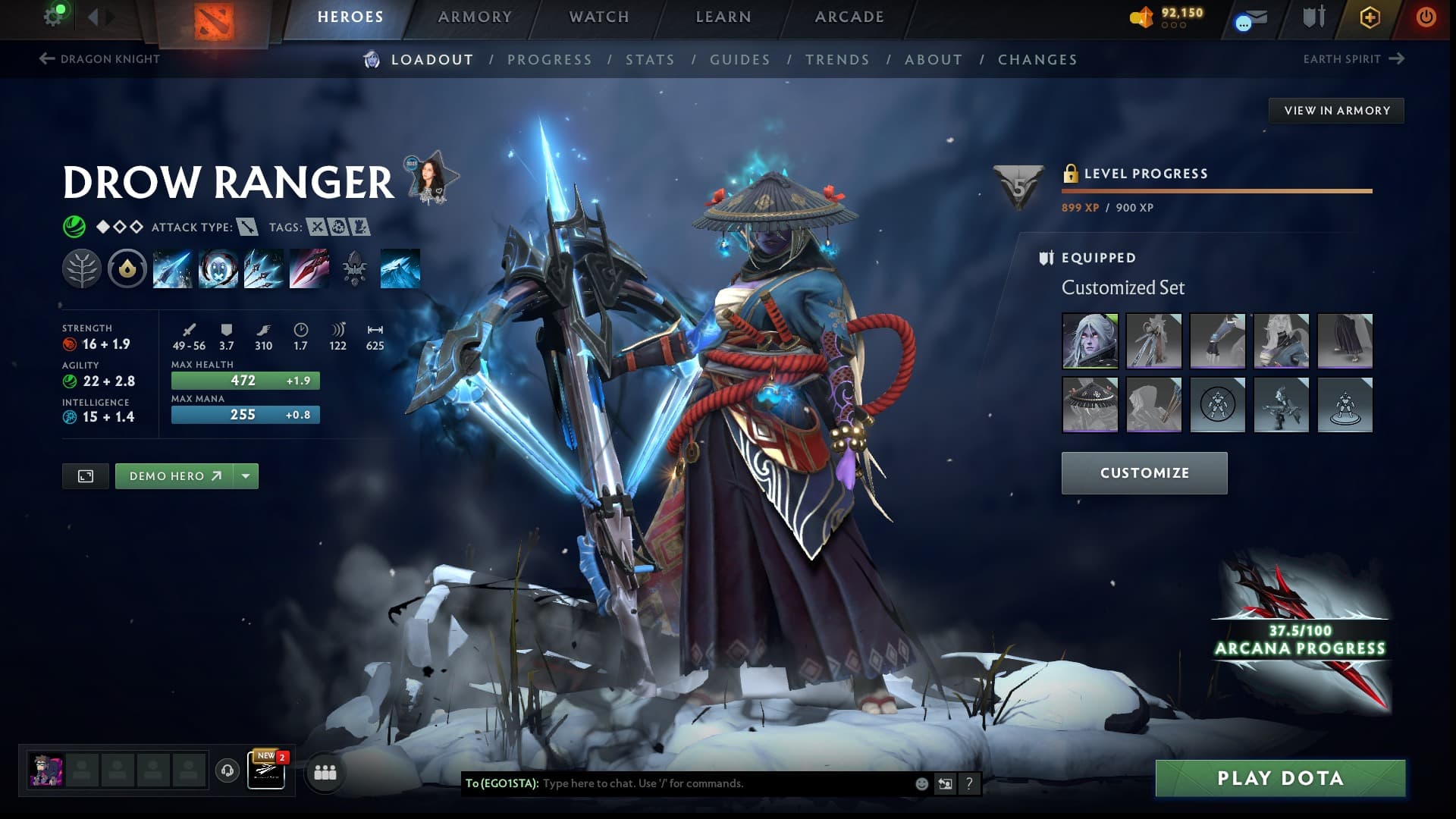Switch to the STATS tab
Screen dimensions: 1456x819
(x=651, y=59)
